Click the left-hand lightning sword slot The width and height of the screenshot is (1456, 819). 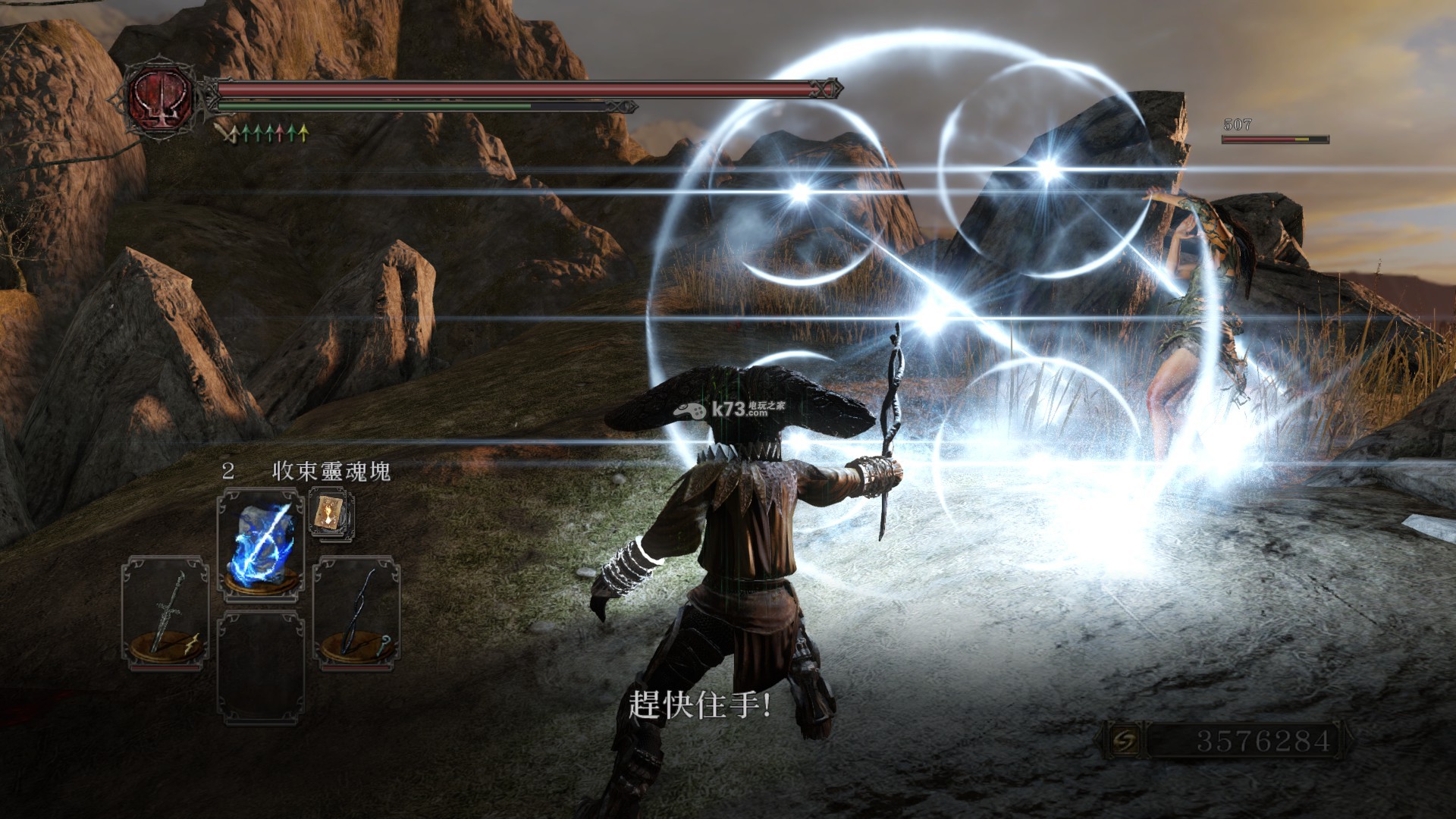[165, 613]
